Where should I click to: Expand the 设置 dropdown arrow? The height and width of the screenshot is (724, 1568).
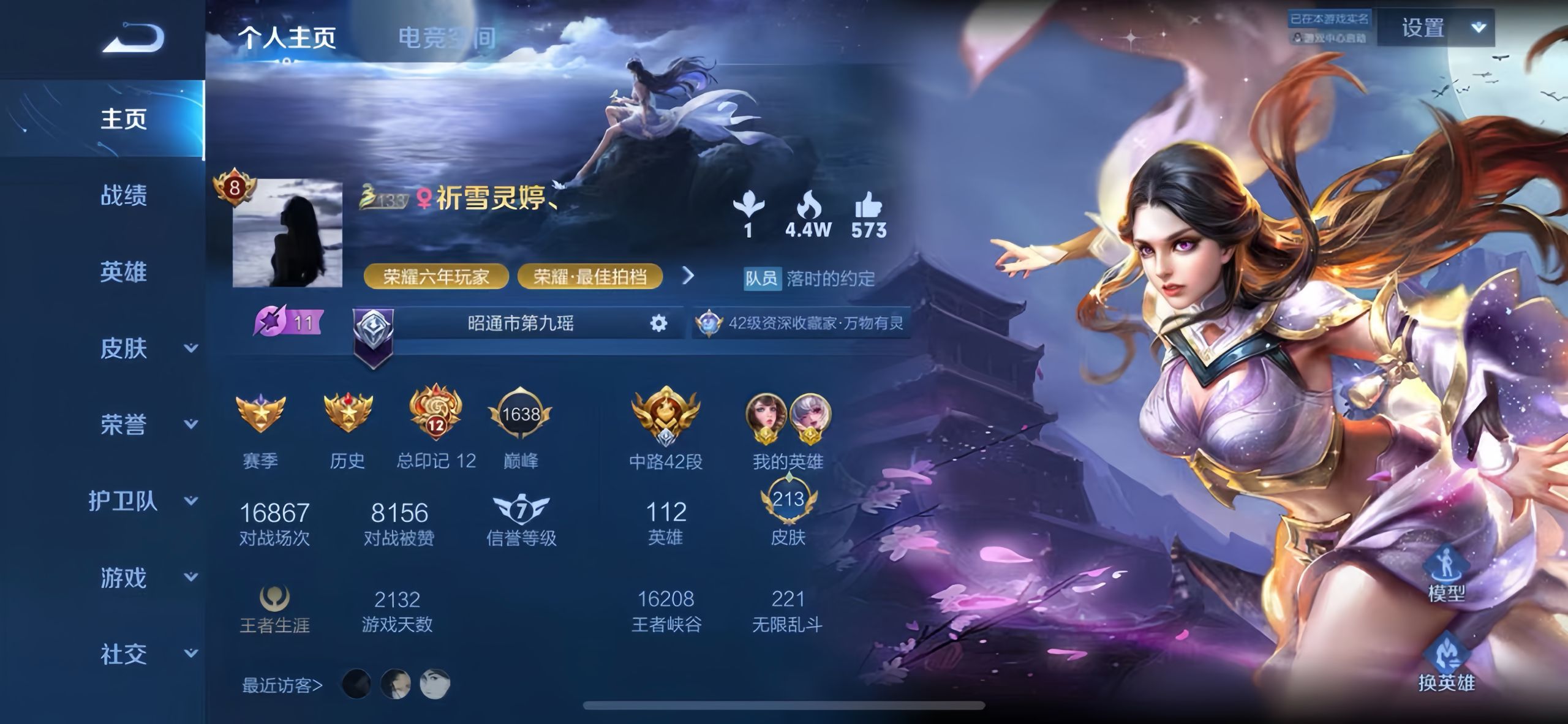click(x=1479, y=28)
